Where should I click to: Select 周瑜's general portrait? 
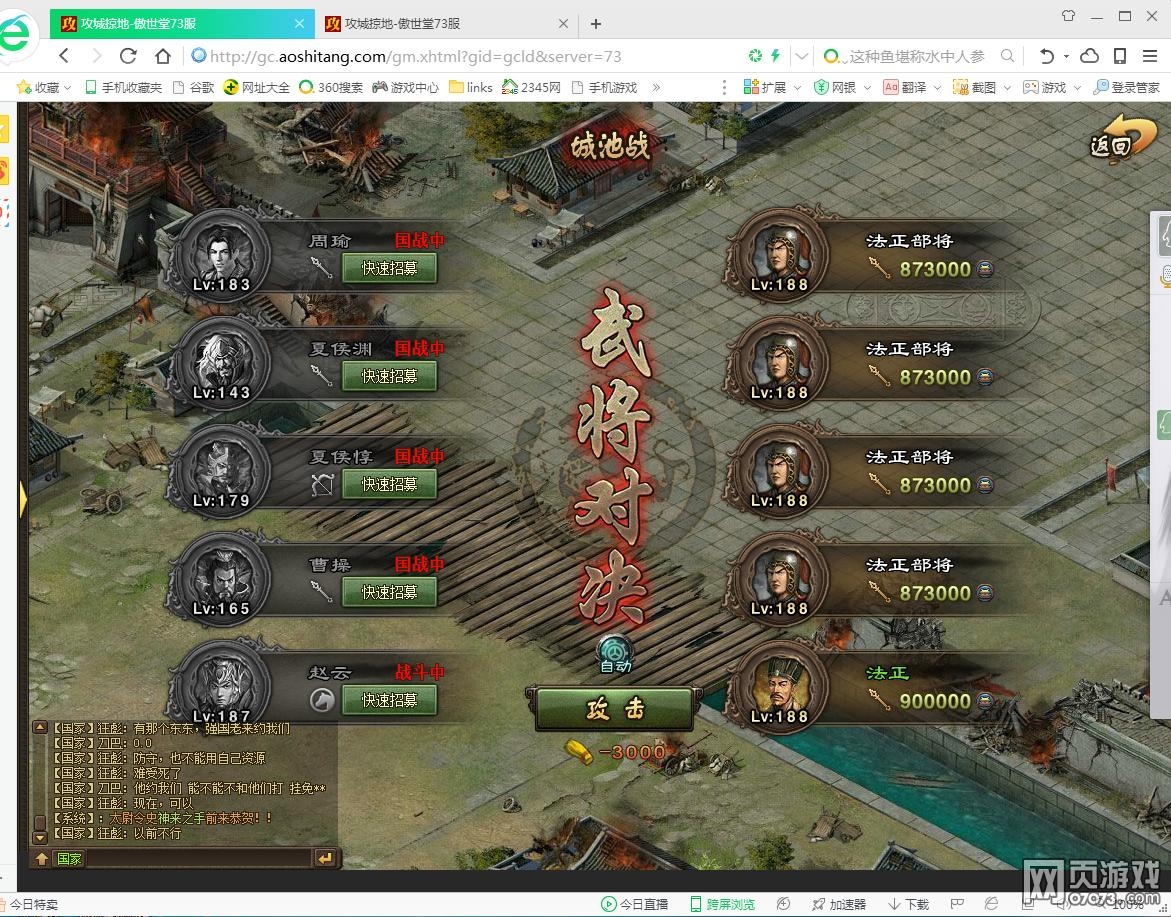[221, 253]
